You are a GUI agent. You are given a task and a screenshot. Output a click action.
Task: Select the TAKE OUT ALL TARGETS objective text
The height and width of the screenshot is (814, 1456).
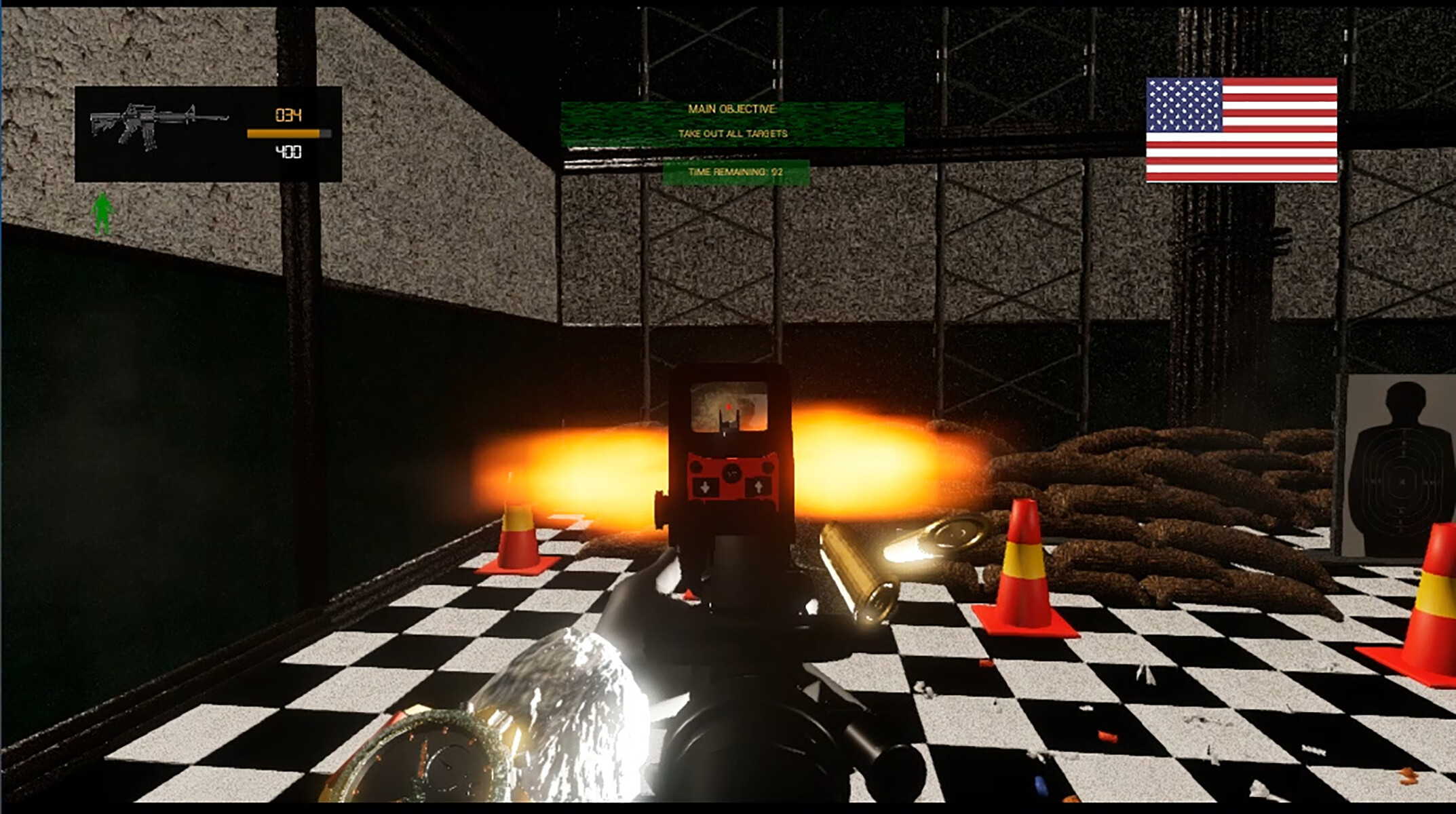tap(733, 134)
